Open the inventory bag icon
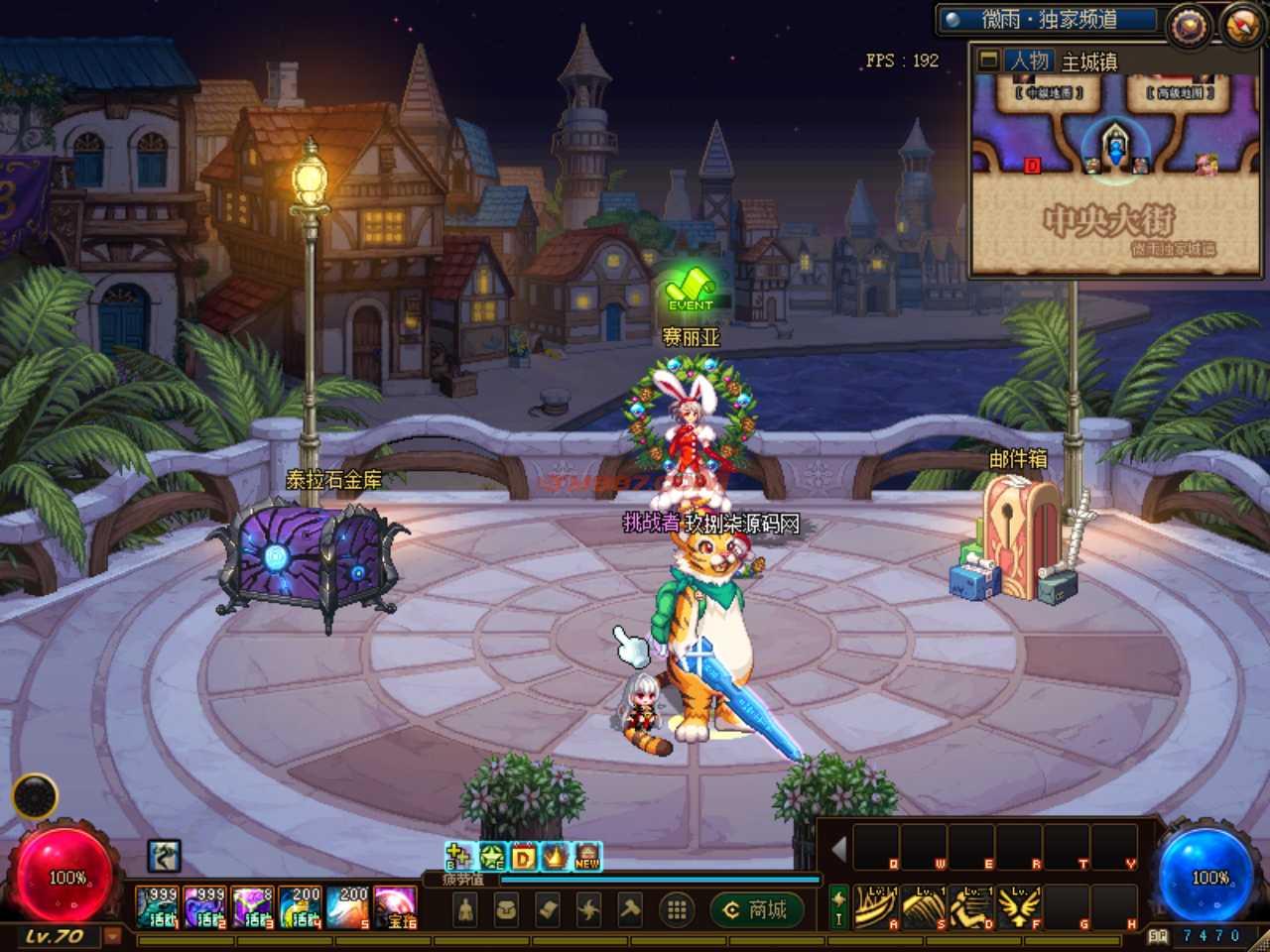Image resolution: width=1270 pixels, height=952 pixels. 506,909
